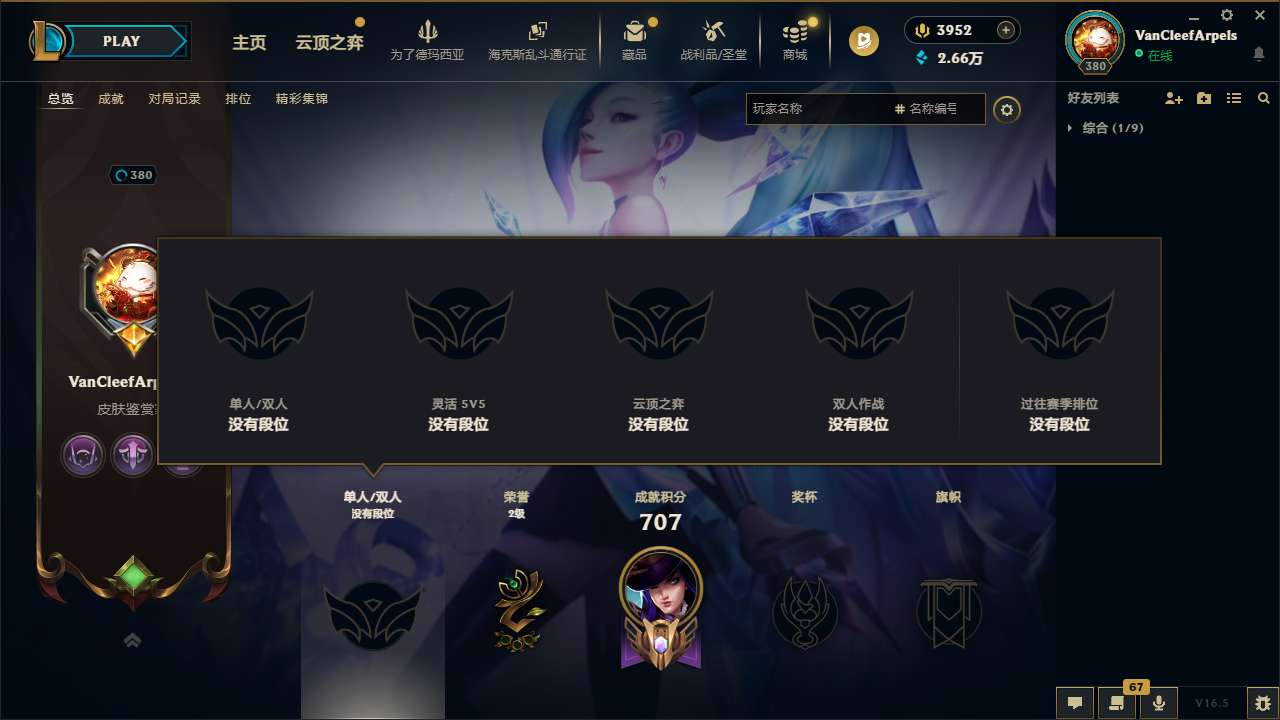Image resolution: width=1280 pixels, height=720 pixels.
Task: Collapse the profile sidebar arrow
Action: pyautogui.click(x=131, y=639)
